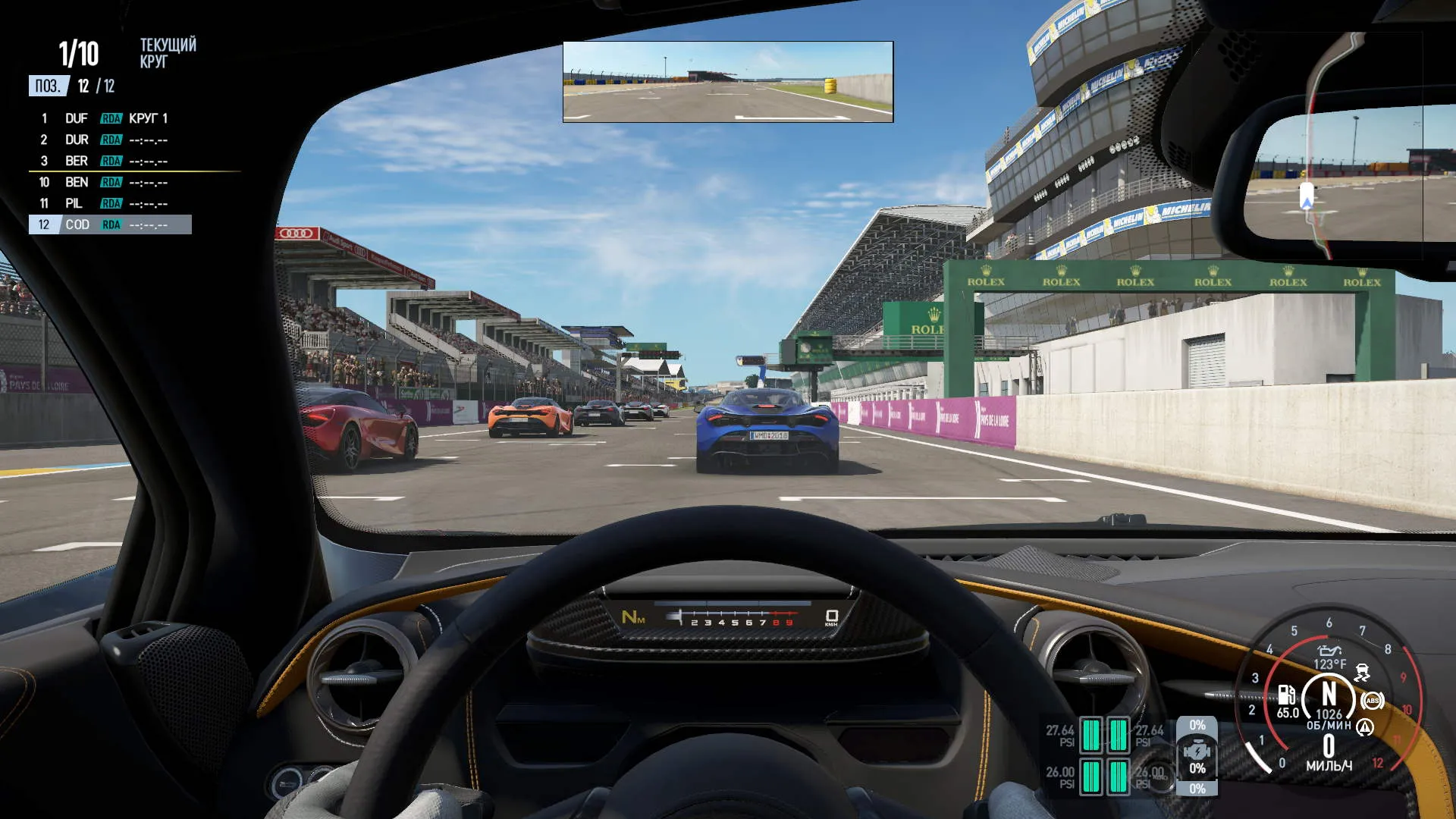Click the highlighted COD player row
Screen dimensions: 1456x819
click(x=110, y=224)
